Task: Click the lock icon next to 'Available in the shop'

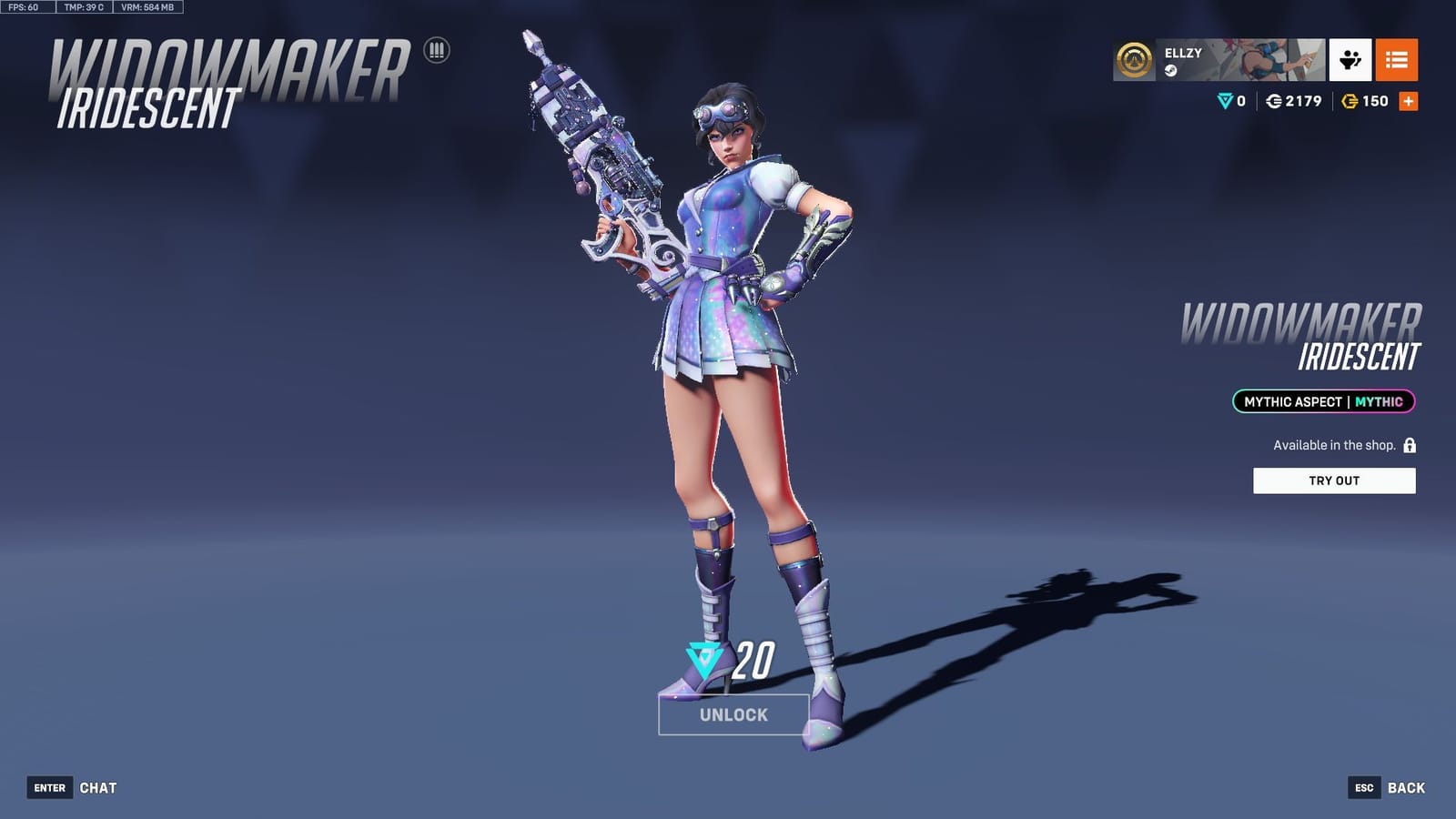Action: click(1410, 446)
